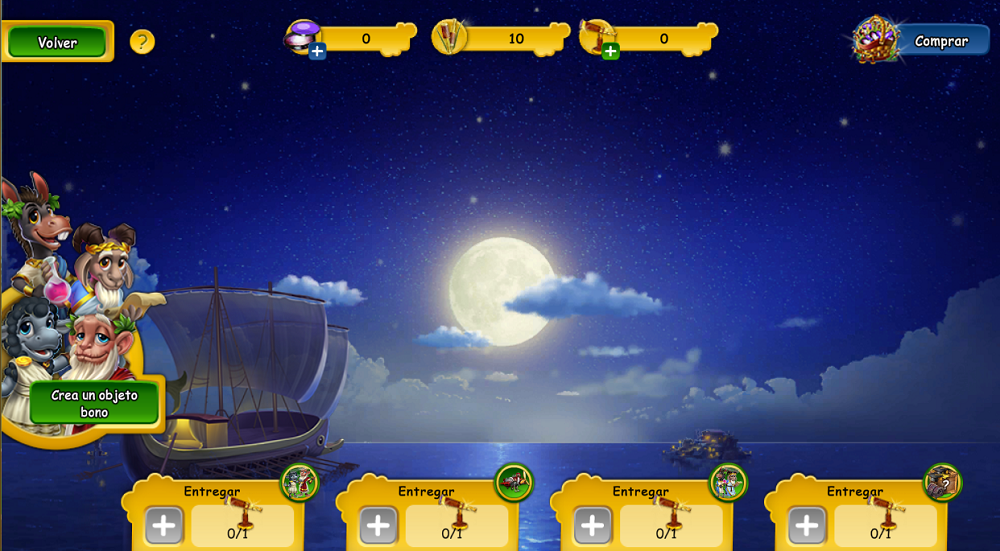Viewport: 1000px width, 551px height.
Task: View the red insect reward badge
Action: [x=514, y=483]
